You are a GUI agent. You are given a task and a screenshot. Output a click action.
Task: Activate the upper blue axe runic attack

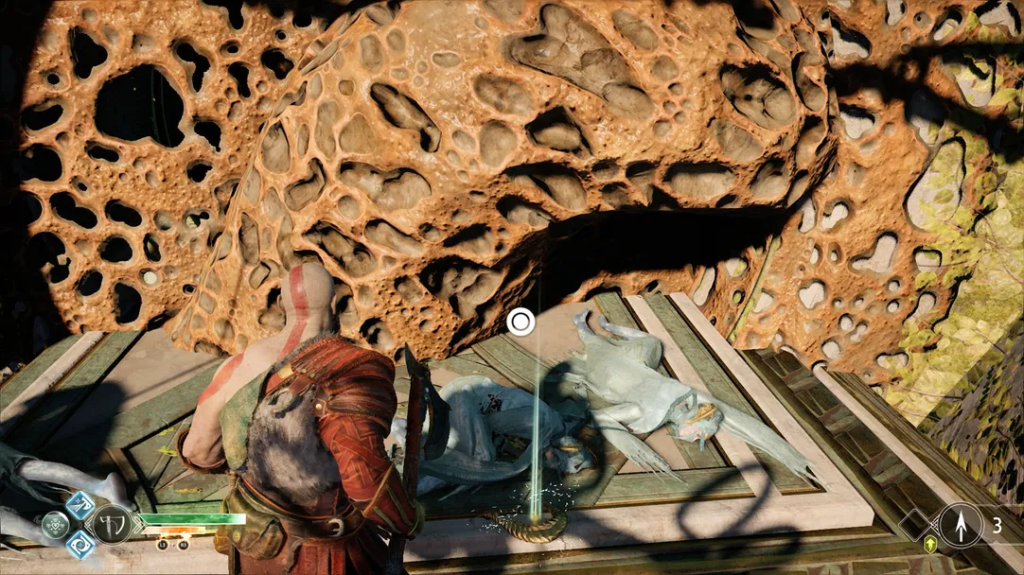tap(79, 504)
